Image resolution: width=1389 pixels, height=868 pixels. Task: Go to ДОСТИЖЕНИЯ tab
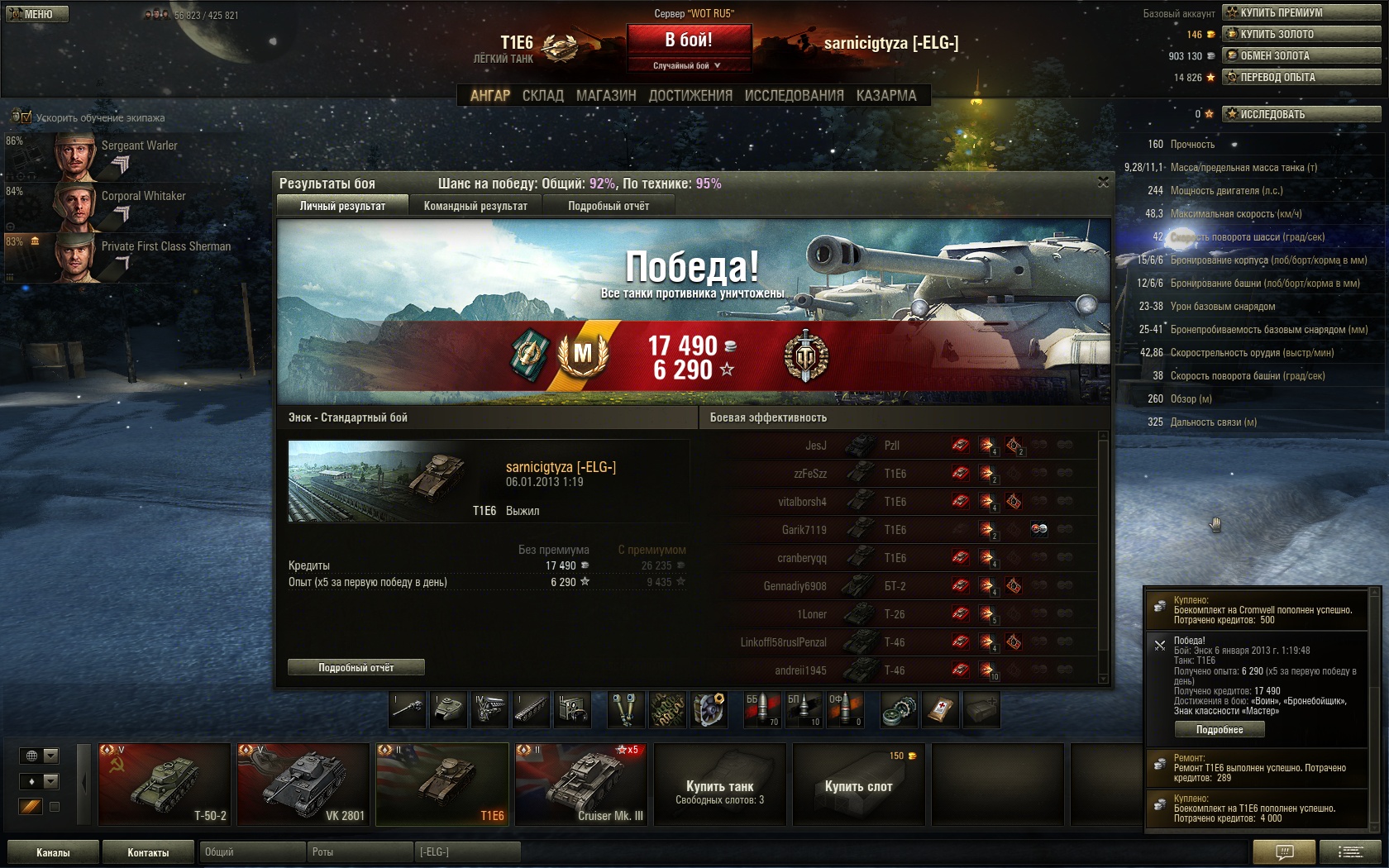[x=690, y=96]
